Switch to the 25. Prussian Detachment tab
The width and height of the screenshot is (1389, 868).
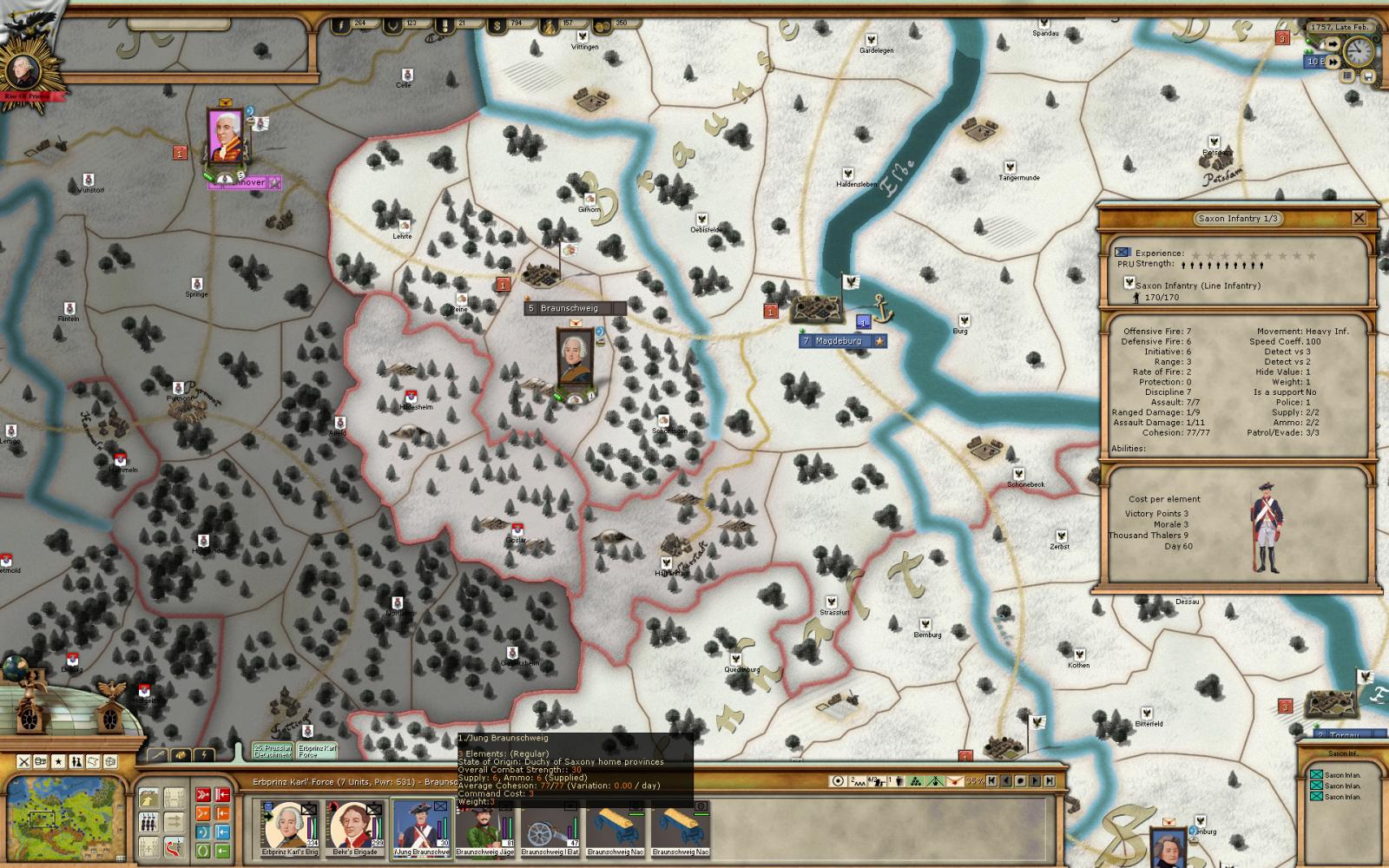click(x=272, y=751)
